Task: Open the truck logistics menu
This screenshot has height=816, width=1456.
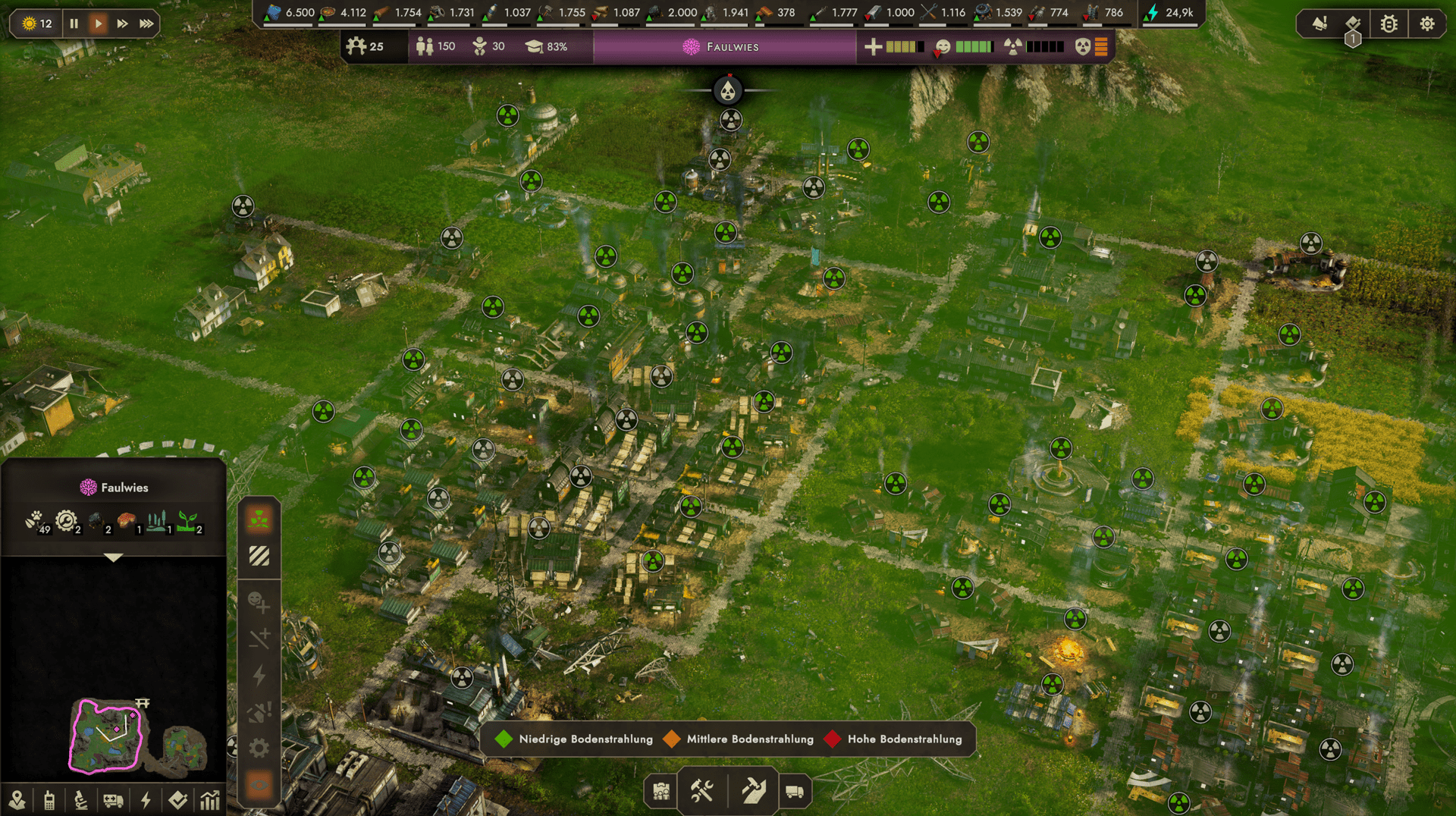Action: pyautogui.click(x=795, y=792)
